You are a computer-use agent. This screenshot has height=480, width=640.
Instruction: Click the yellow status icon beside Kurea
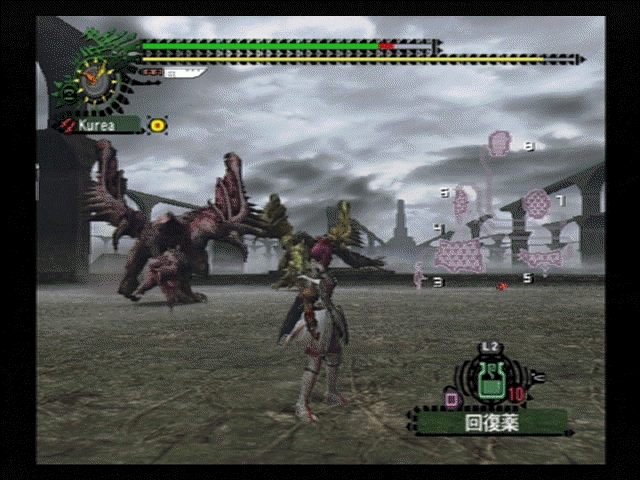point(158,125)
